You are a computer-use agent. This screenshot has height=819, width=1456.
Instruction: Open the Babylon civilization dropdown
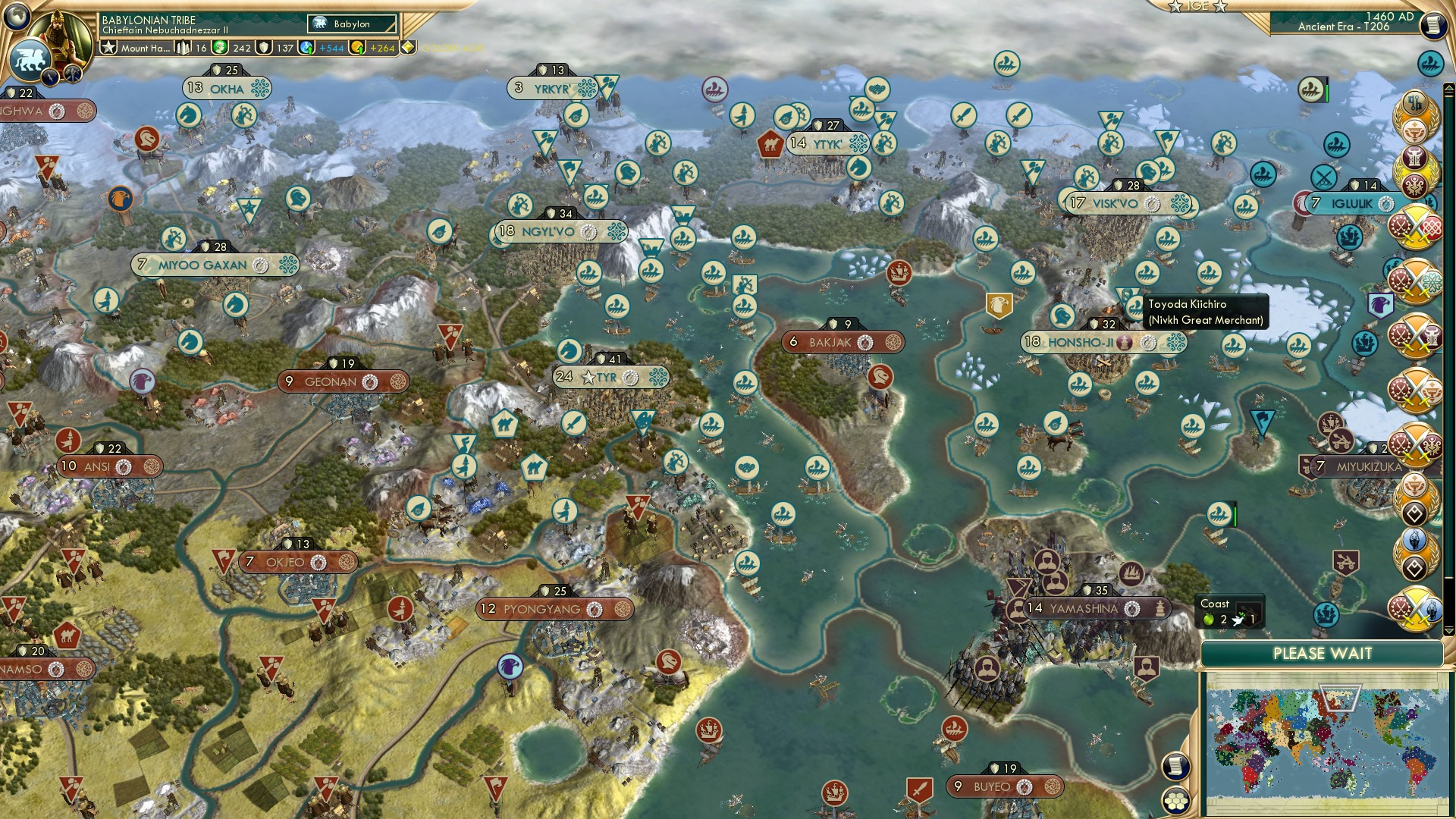pyautogui.click(x=350, y=24)
